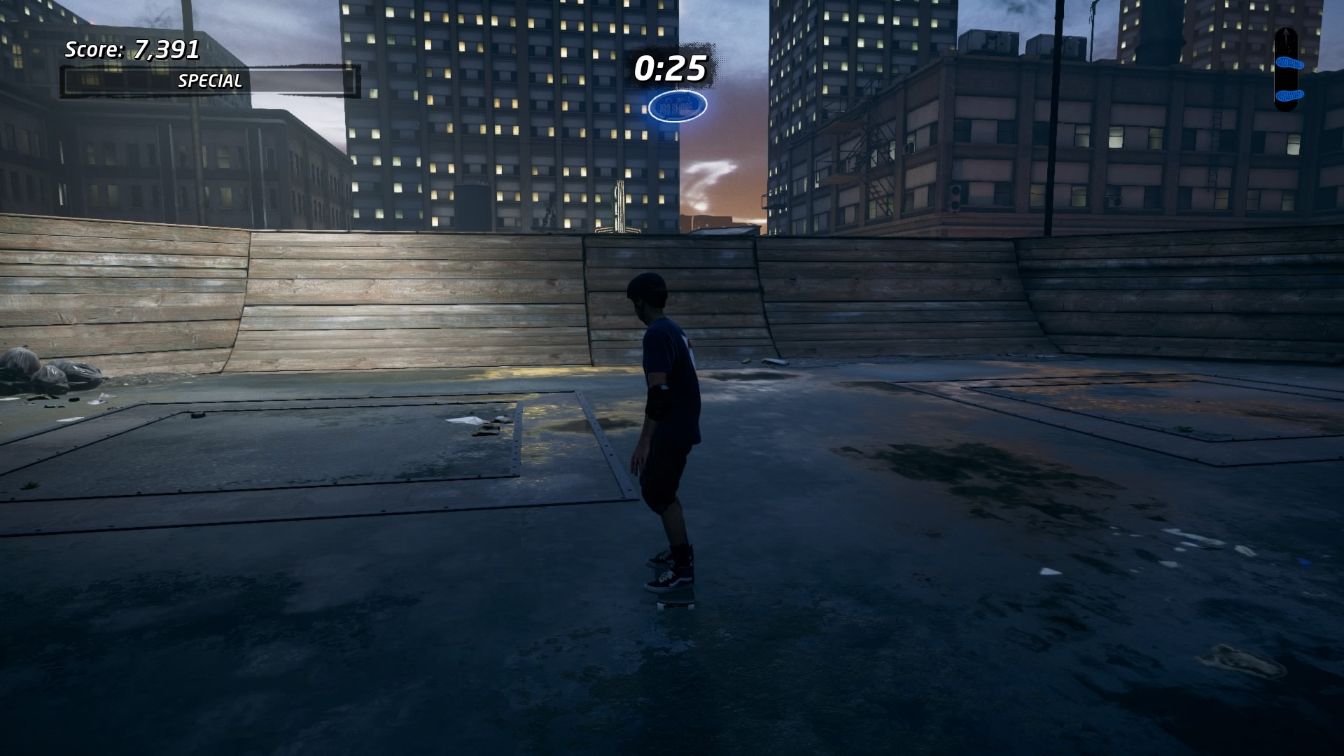Click the SPECIAL meter bar

click(210, 82)
